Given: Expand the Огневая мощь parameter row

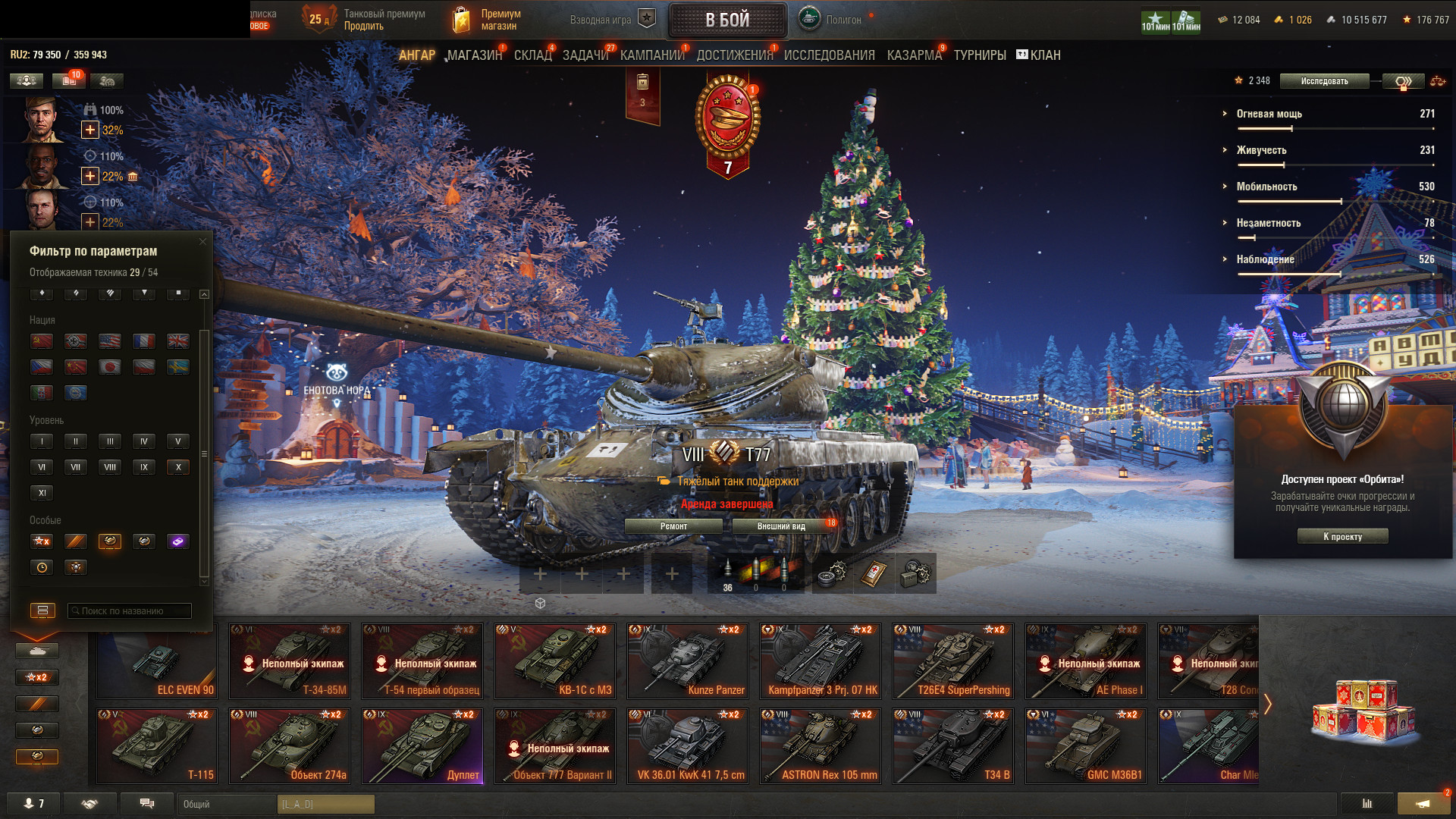Looking at the screenshot, I should [x=1269, y=114].
